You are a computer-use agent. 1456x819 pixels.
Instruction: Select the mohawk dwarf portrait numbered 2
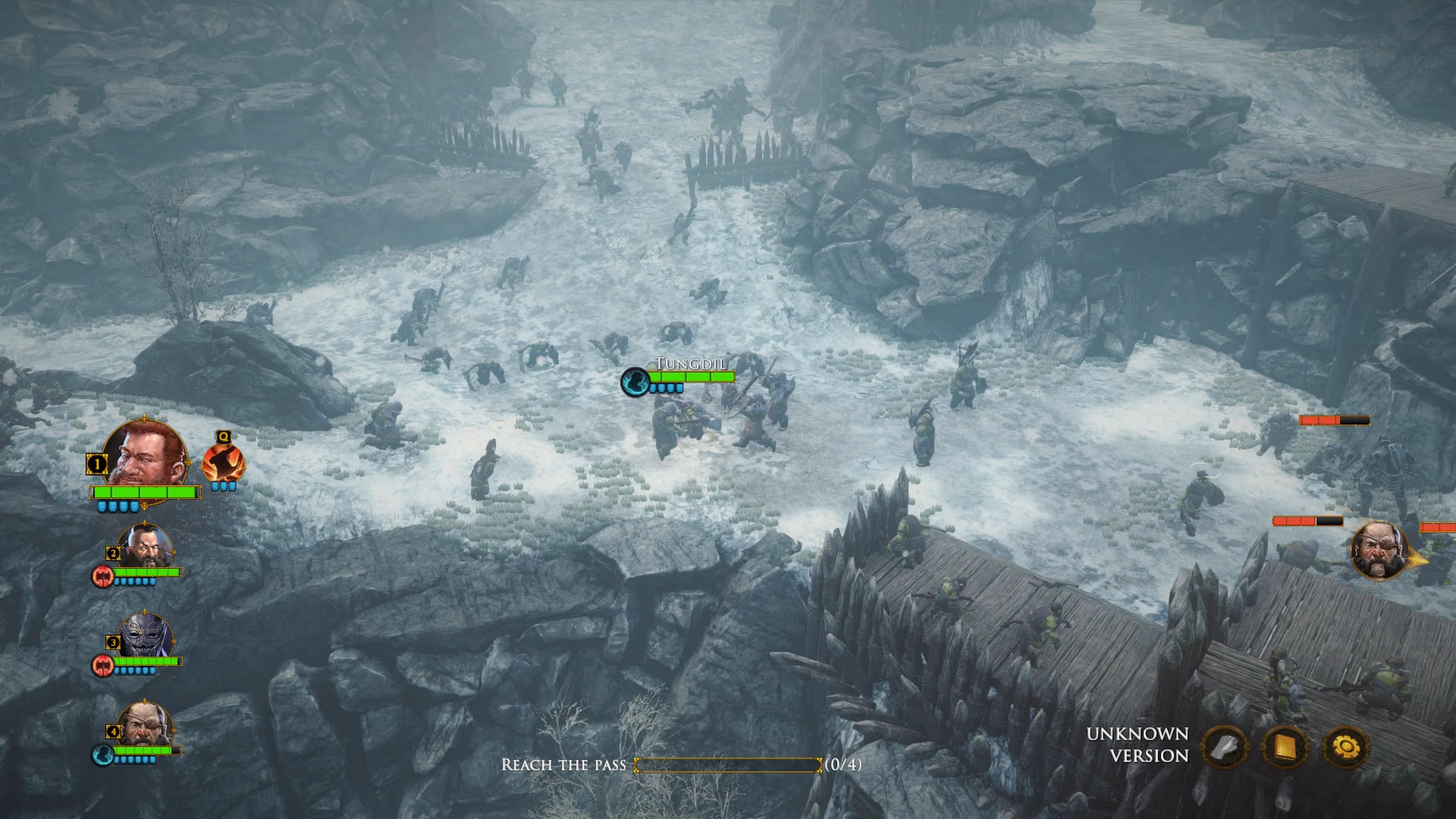pyautogui.click(x=146, y=546)
